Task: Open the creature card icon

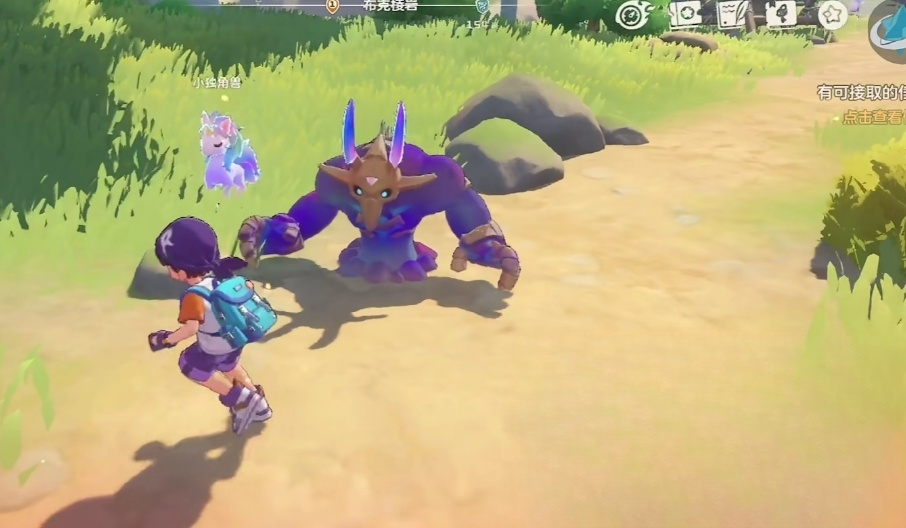Action: coord(781,13)
